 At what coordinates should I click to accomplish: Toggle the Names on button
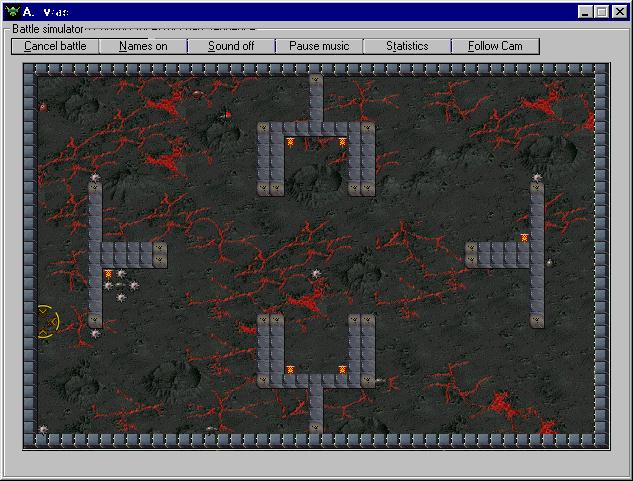[143, 46]
